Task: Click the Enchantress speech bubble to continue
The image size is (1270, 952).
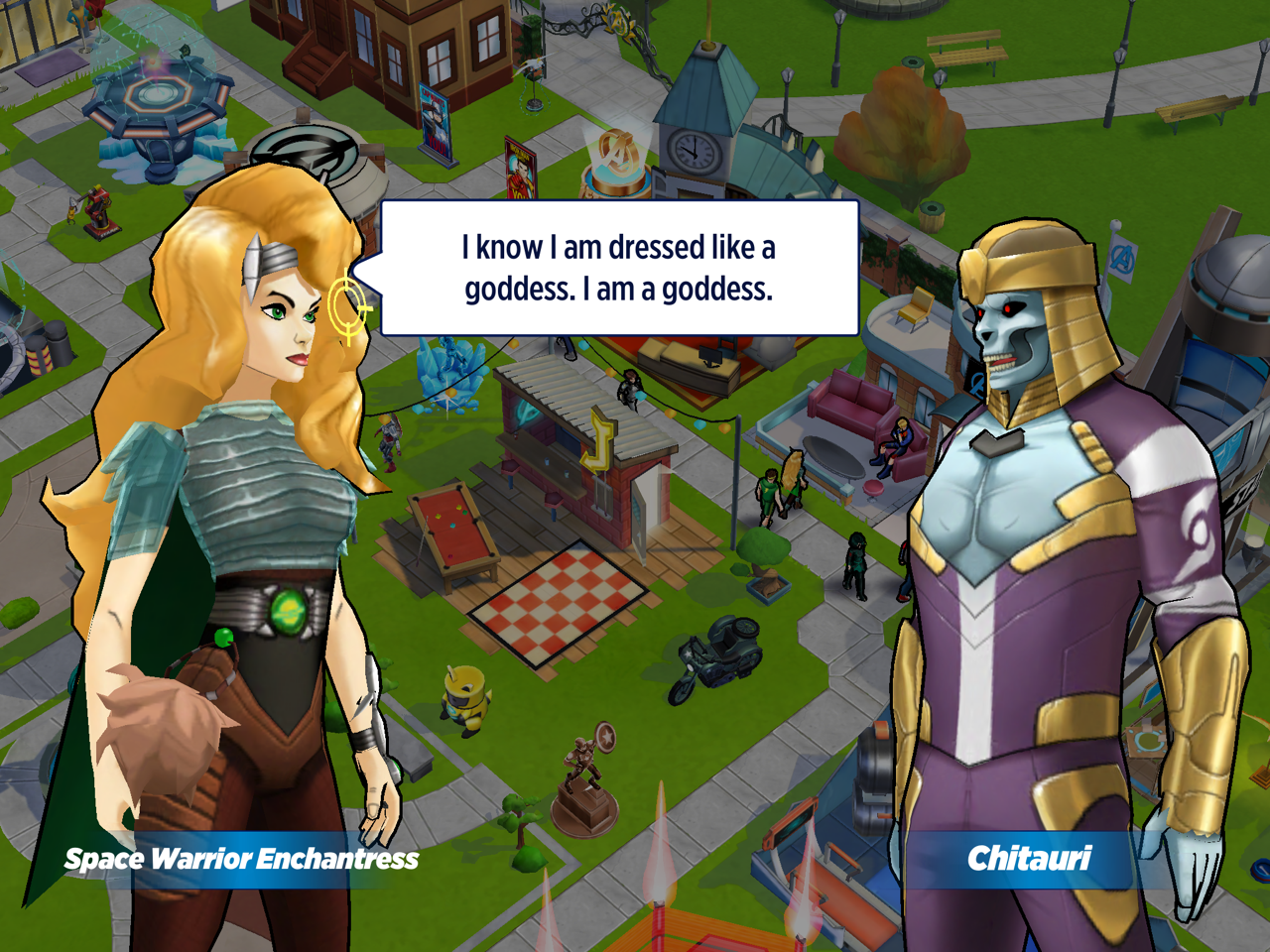Action: click(619, 268)
